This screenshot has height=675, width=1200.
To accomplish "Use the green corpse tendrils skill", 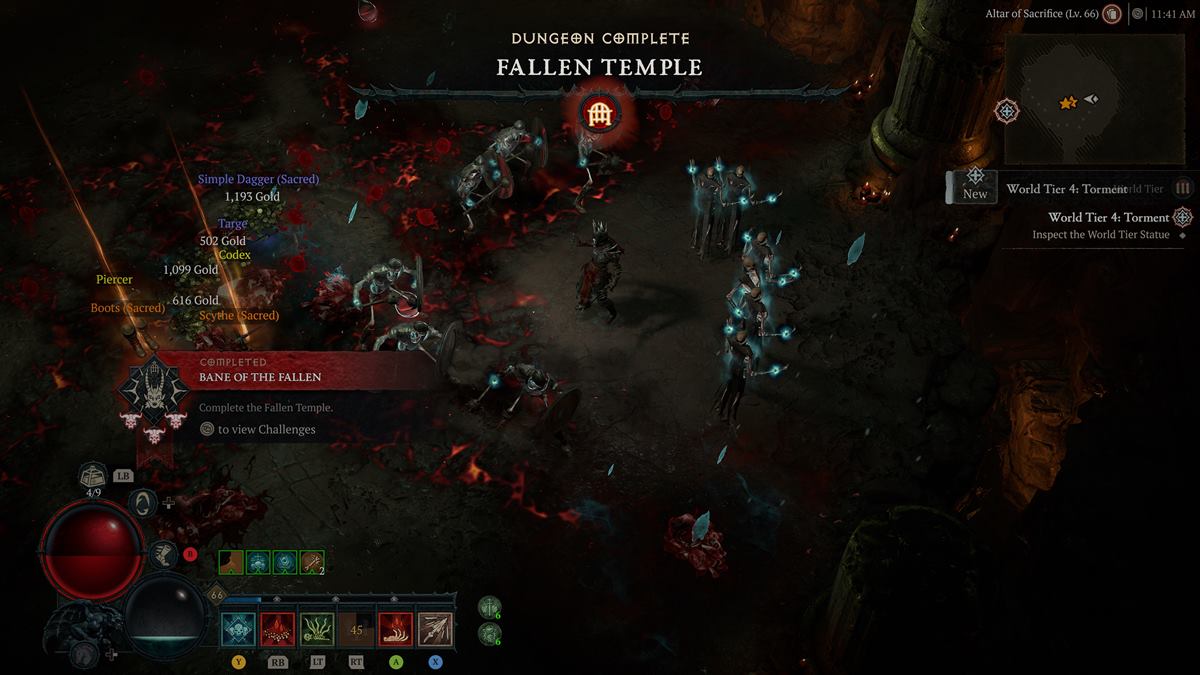I will click(318, 631).
